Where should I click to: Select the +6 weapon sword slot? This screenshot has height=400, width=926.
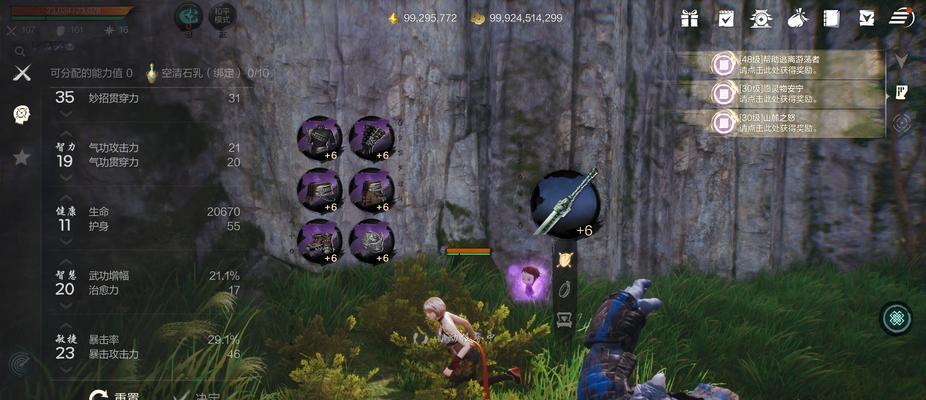tap(565, 203)
